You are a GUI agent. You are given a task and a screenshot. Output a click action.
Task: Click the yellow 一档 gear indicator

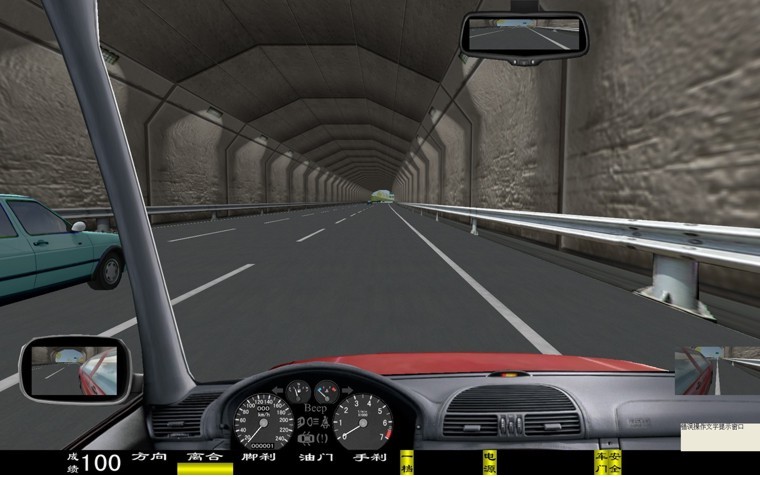[407, 462]
